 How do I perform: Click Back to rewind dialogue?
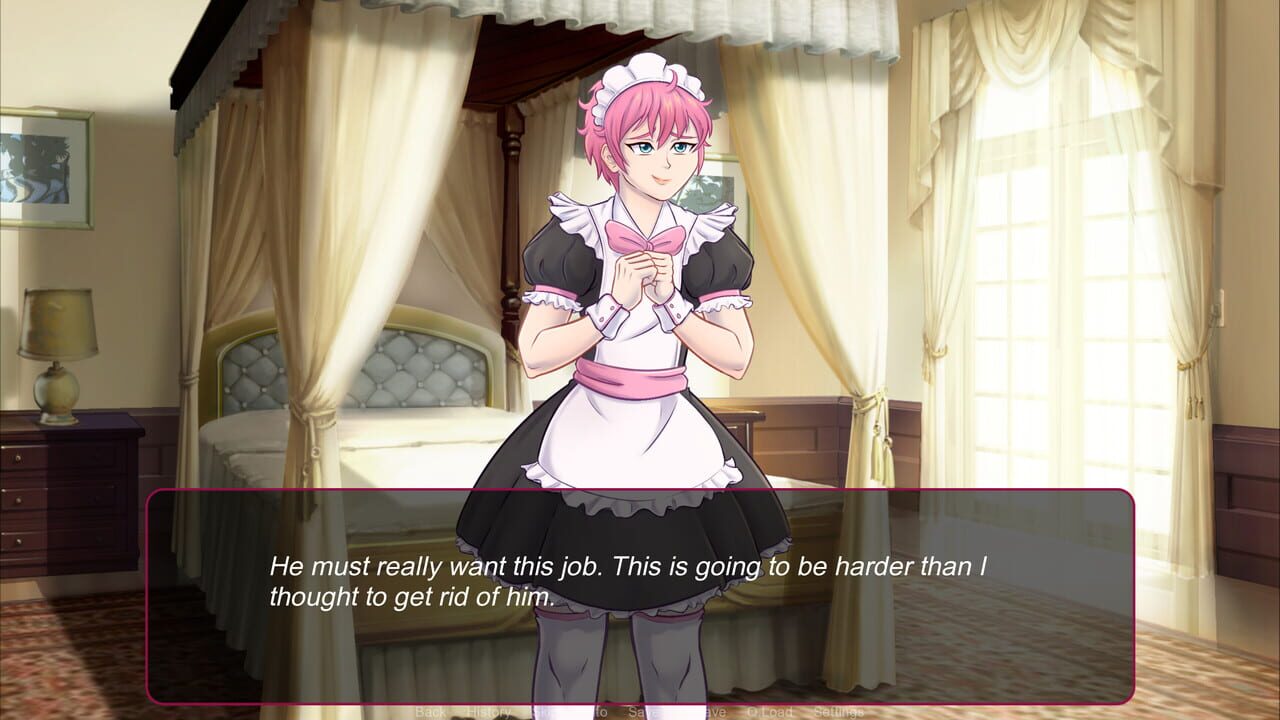430,712
